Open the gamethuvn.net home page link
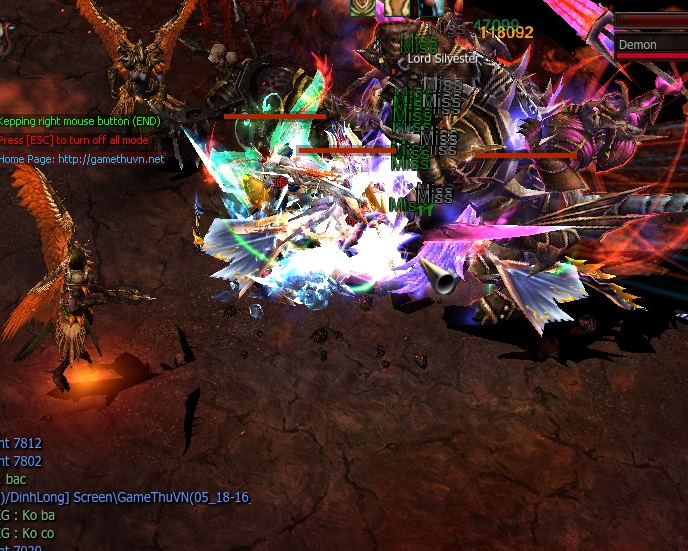 tap(110, 159)
